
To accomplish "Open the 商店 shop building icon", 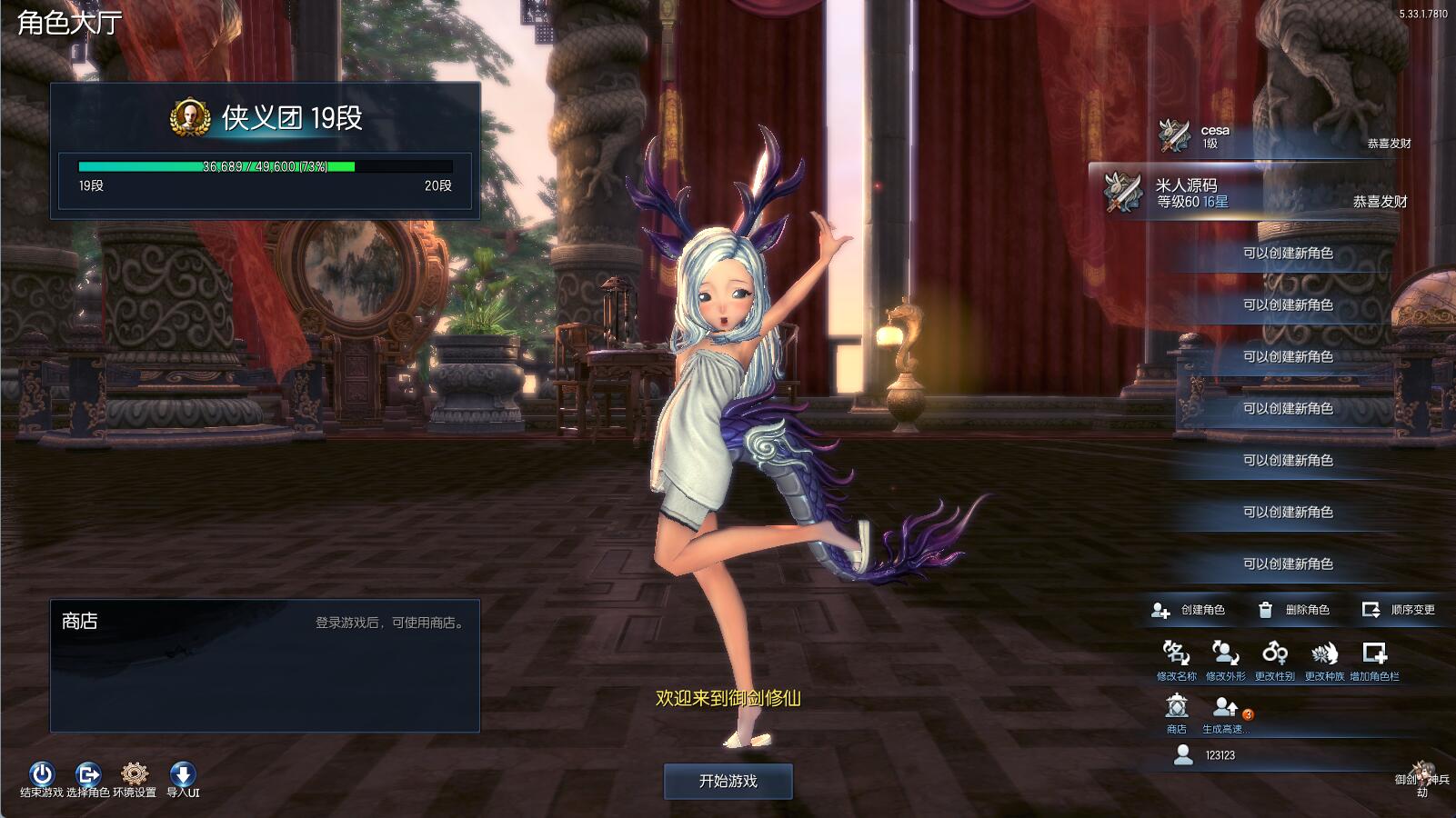I will tap(1177, 706).
